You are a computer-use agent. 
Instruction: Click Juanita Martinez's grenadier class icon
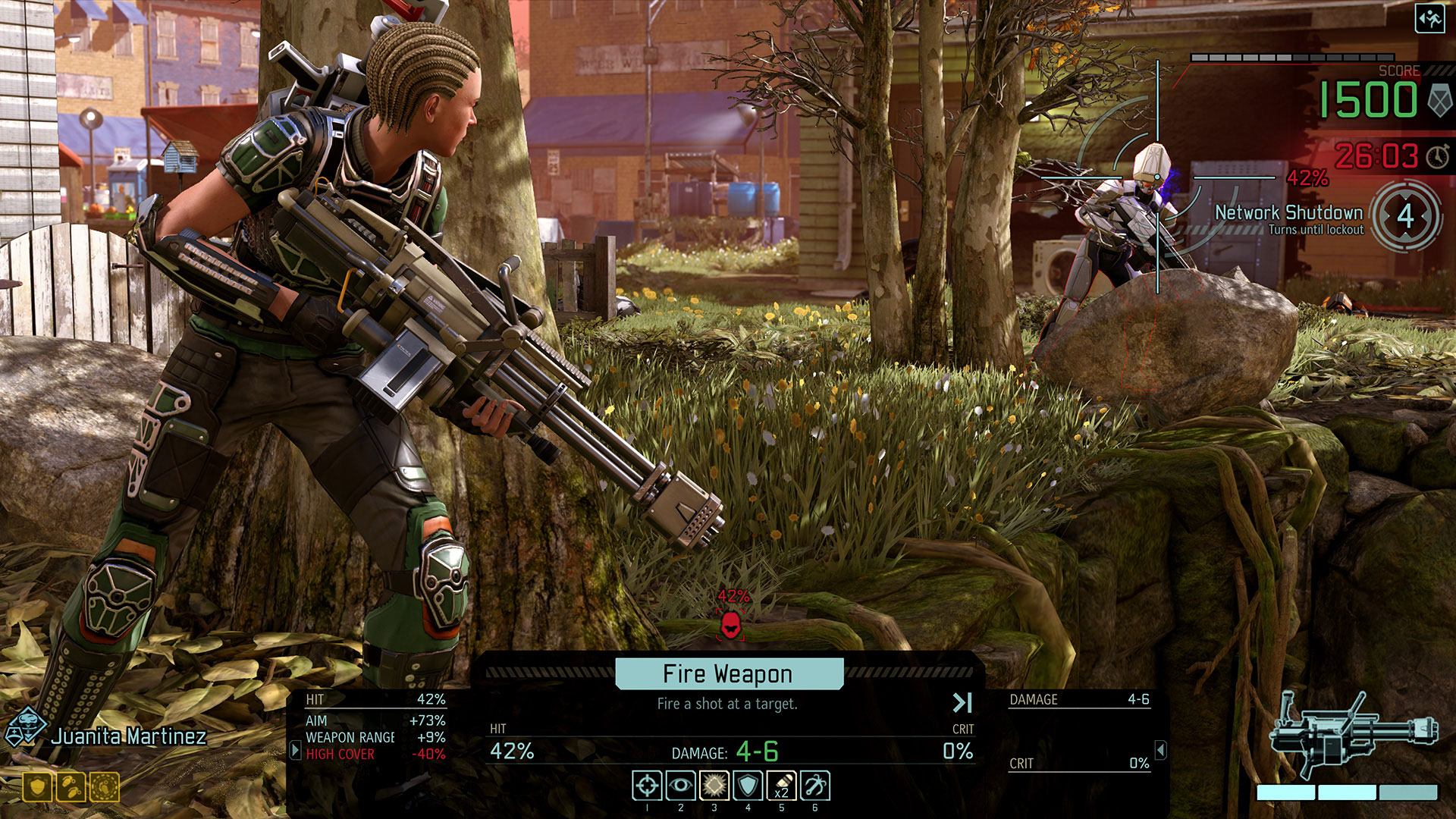click(25, 726)
